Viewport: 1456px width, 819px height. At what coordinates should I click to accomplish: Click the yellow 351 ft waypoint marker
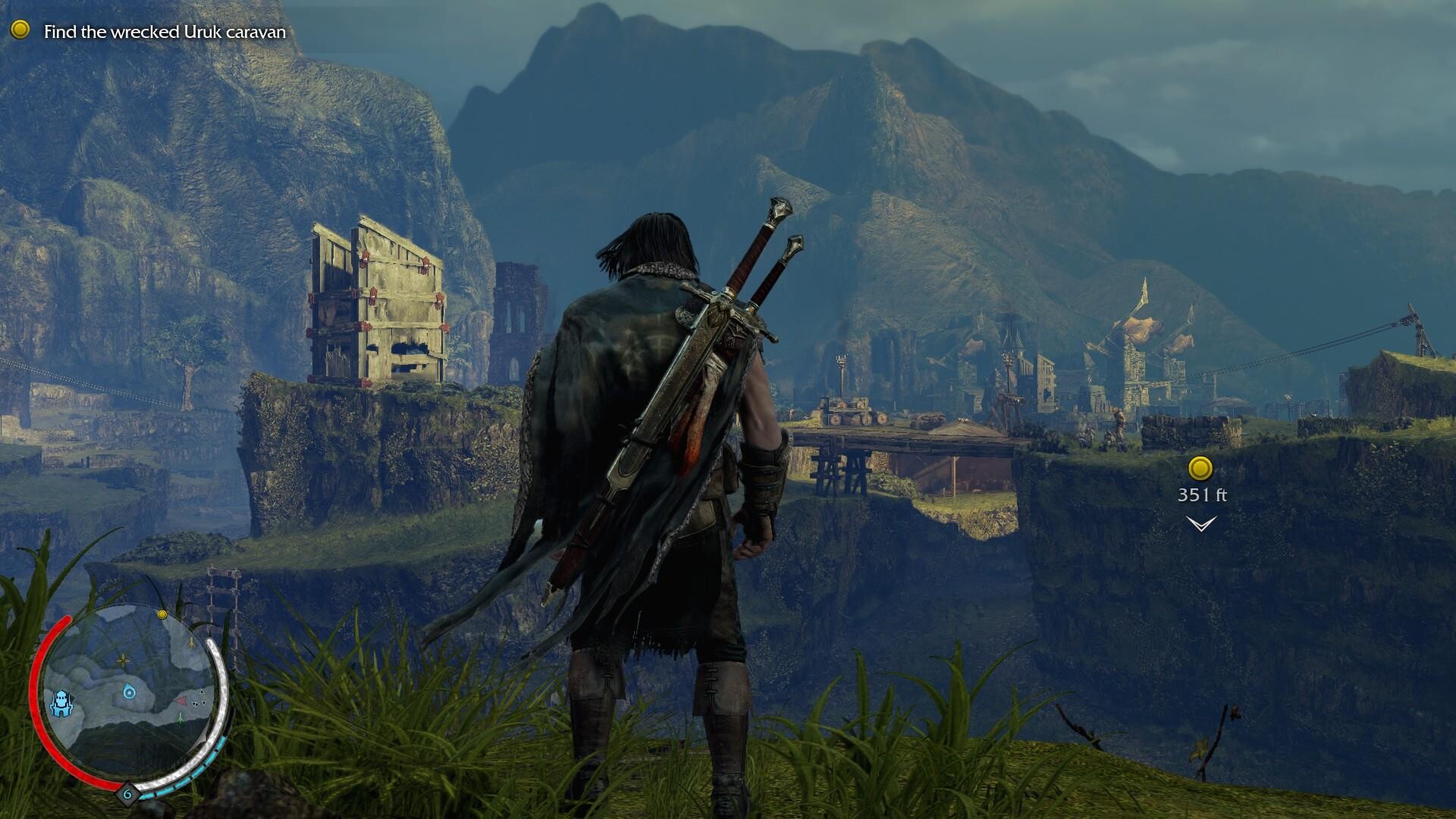1200,469
